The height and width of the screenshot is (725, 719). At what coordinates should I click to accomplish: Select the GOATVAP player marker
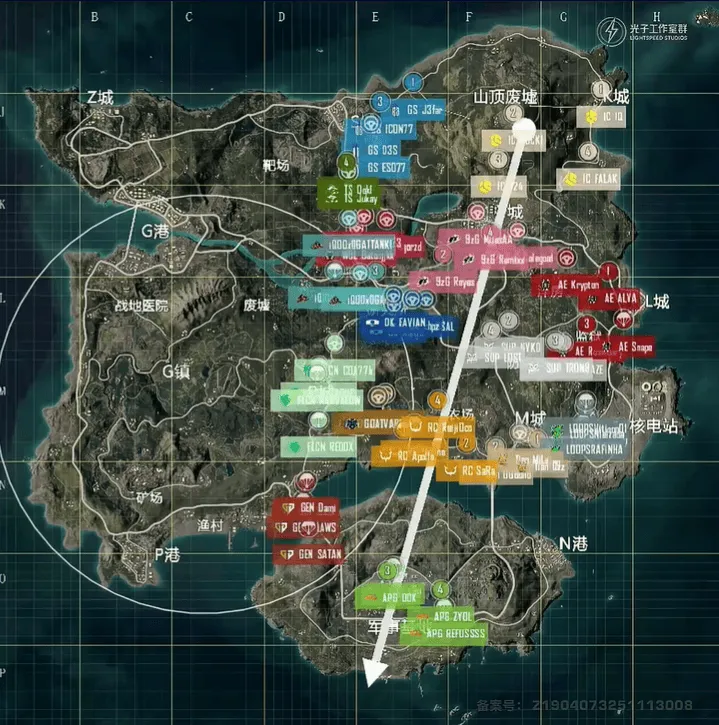pos(367,424)
